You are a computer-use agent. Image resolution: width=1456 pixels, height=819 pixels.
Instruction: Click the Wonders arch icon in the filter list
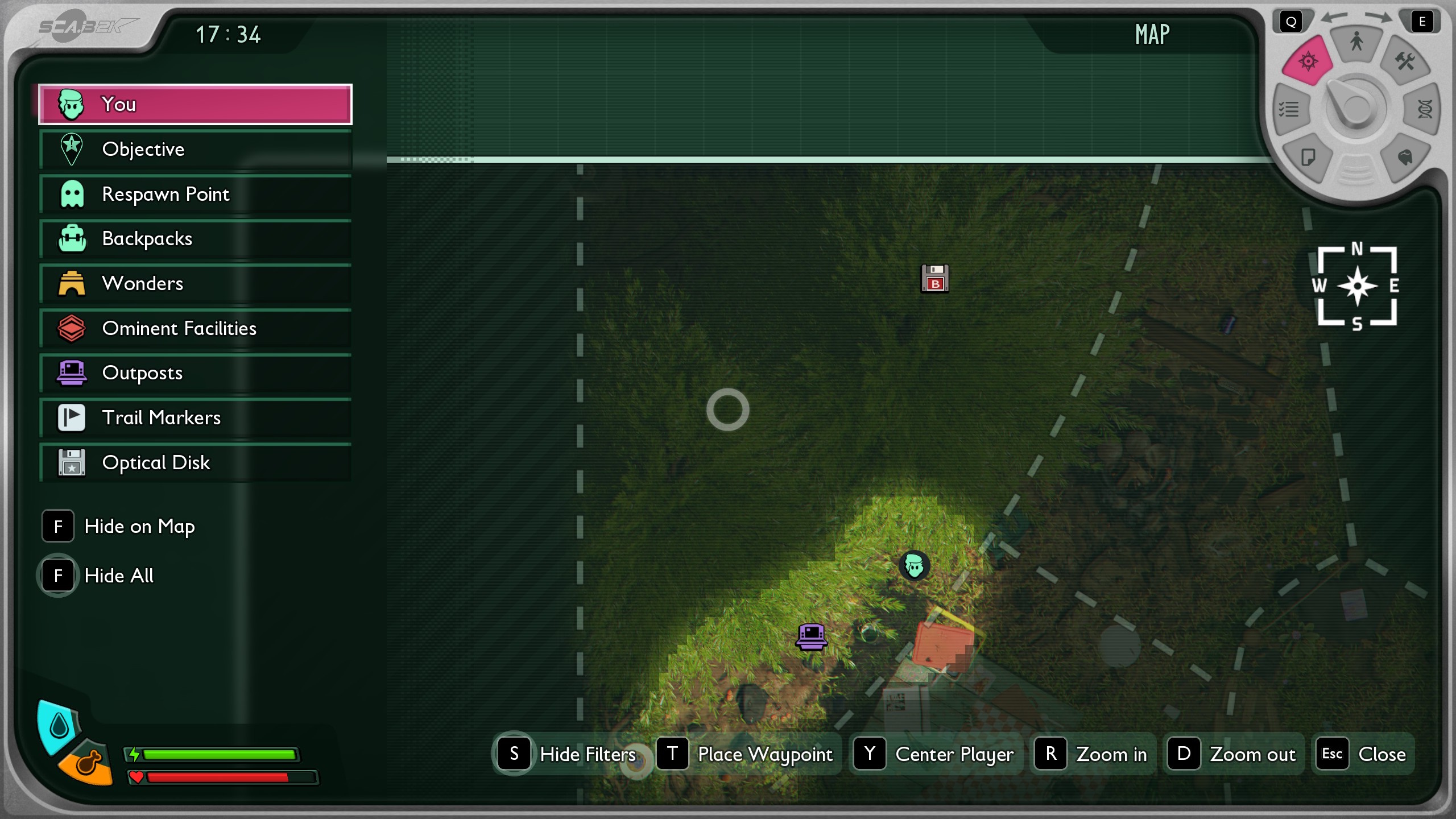(x=72, y=283)
